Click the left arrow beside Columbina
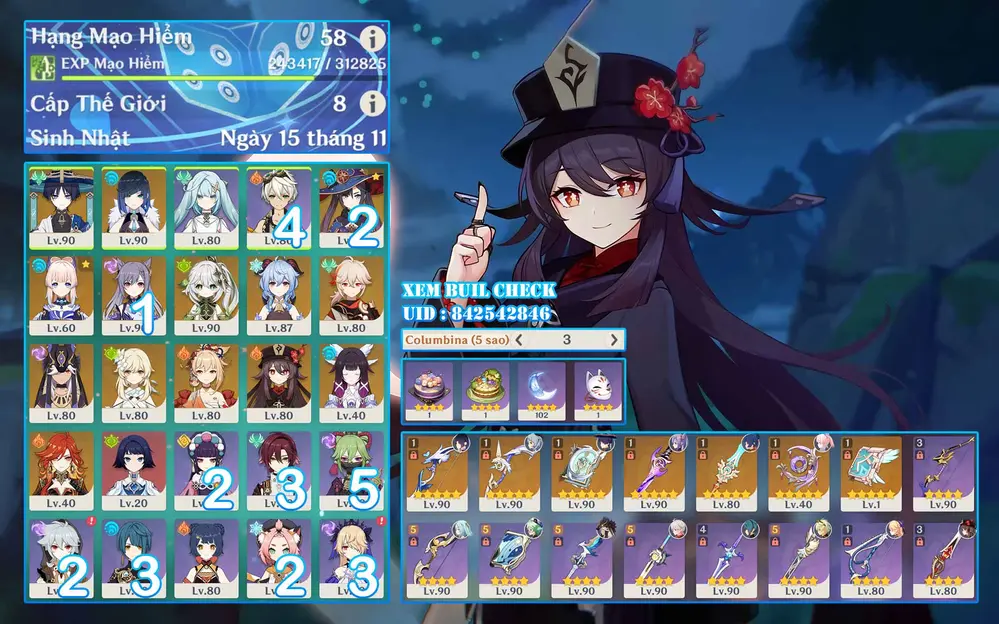Image resolution: width=999 pixels, height=624 pixels. coord(519,340)
